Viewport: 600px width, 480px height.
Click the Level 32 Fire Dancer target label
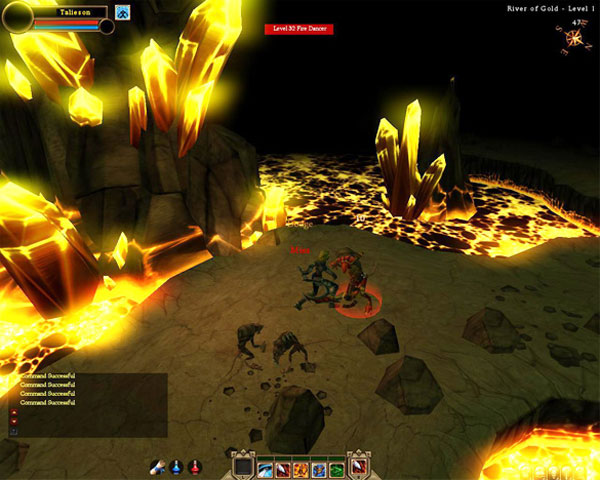pyautogui.click(x=298, y=29)
